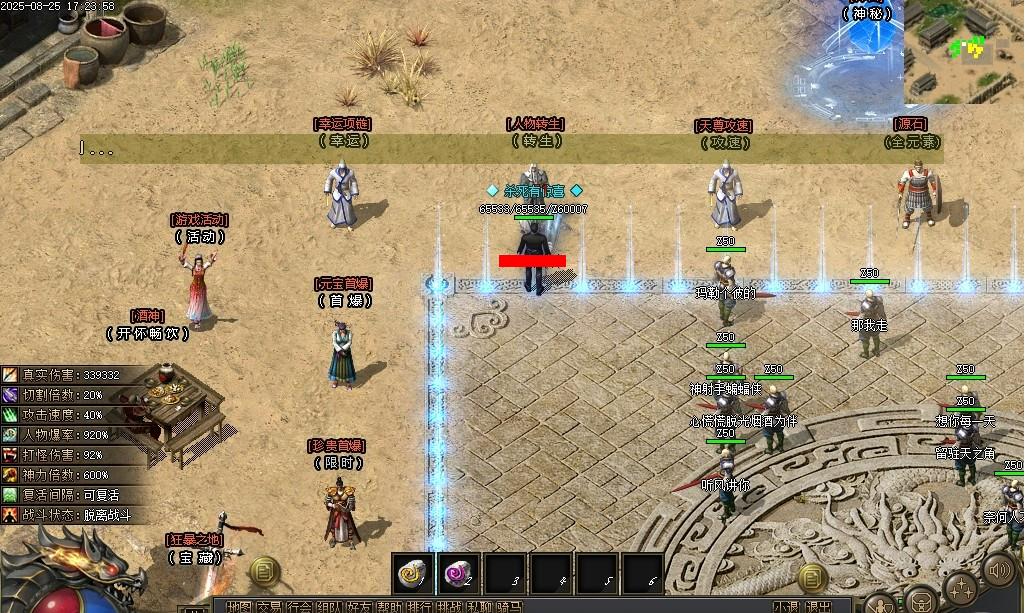This screenshot has width=1029, height=613.
Task: Open the minimap of the town
Action: [965, 52]
